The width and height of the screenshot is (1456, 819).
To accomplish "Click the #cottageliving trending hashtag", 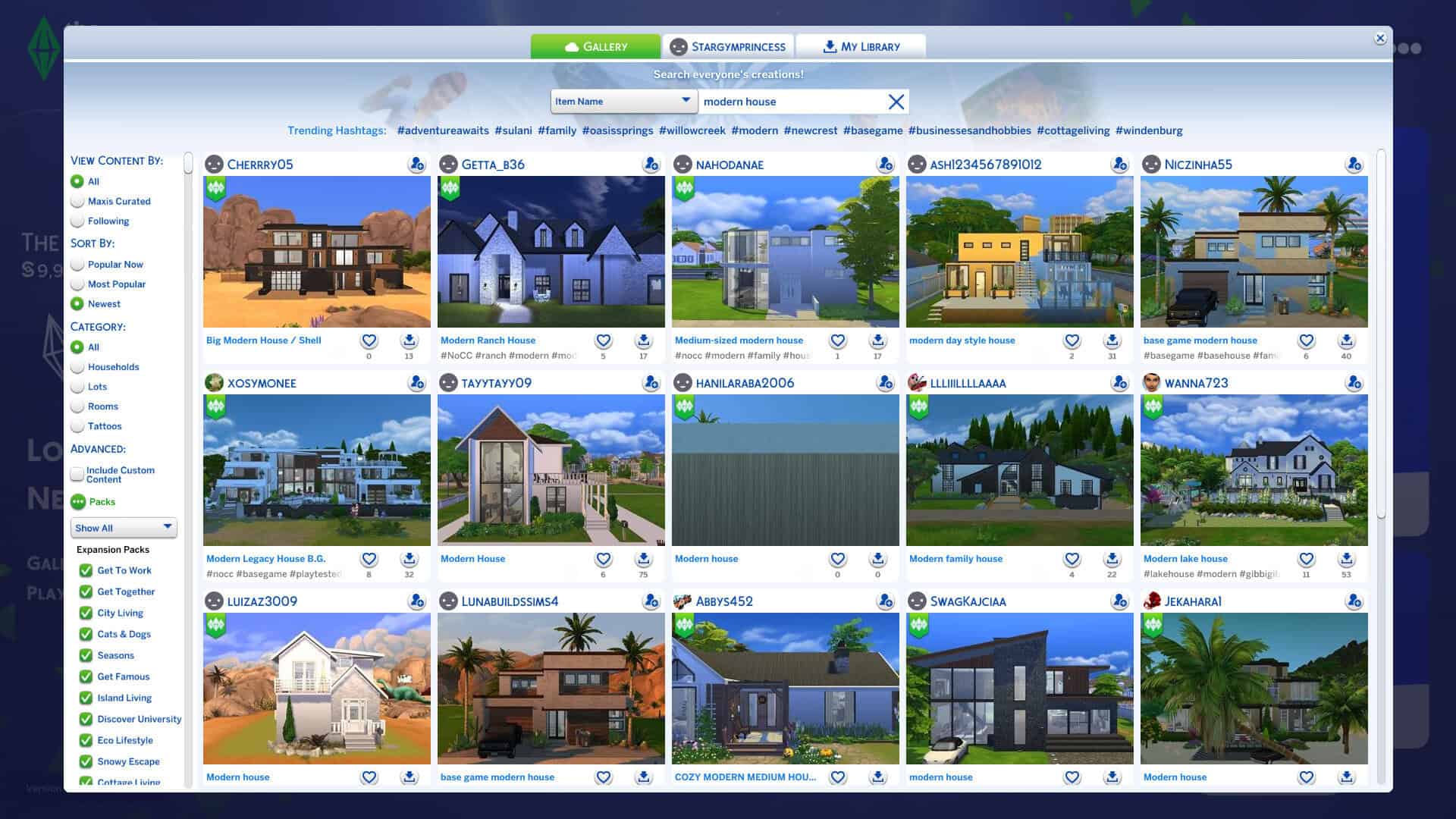I will 1073,130.
